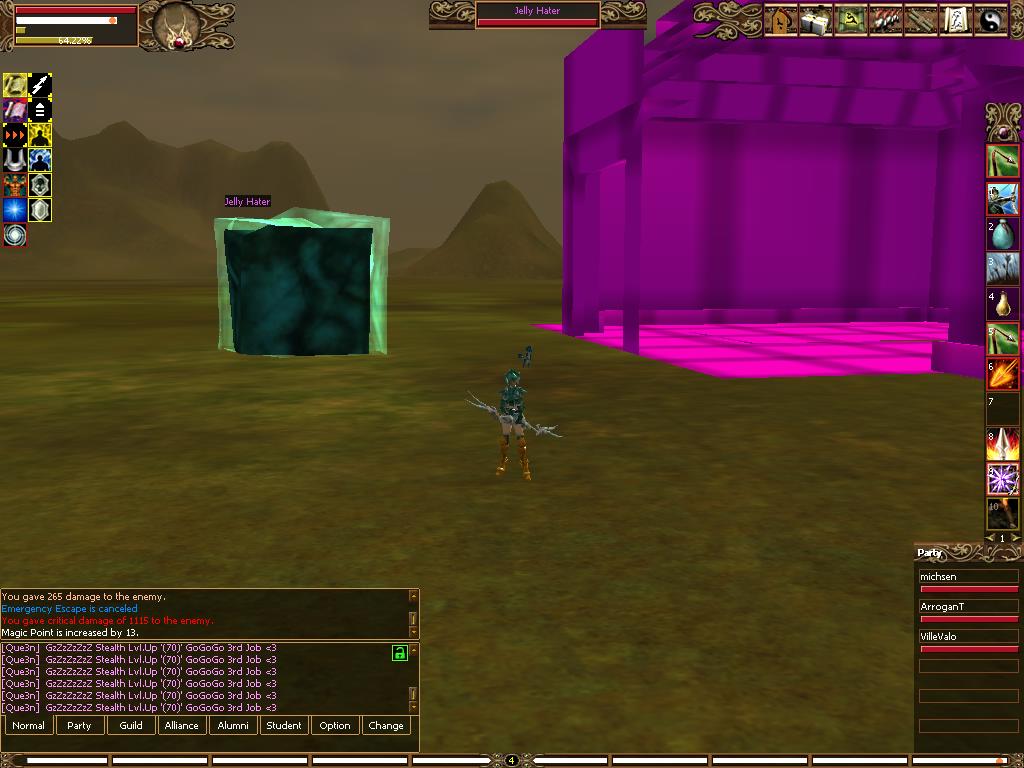Select party member michsen
The width and height of the screenshot is (1024, 768).
pos(968,578)
